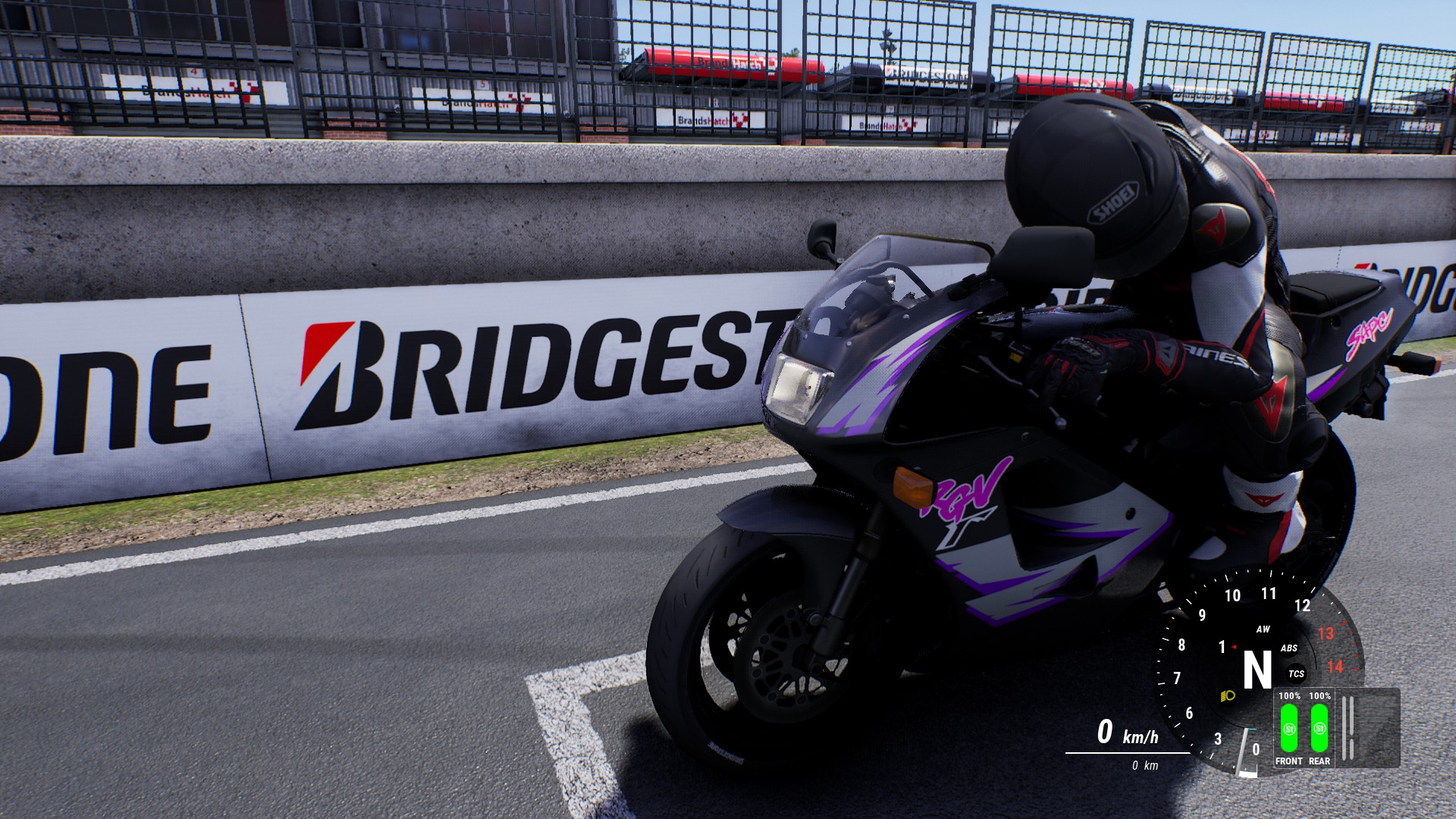Select the green FRONT tire status icon
This screenshot has width=1456, height=819.
click(x=1289, y=728)
